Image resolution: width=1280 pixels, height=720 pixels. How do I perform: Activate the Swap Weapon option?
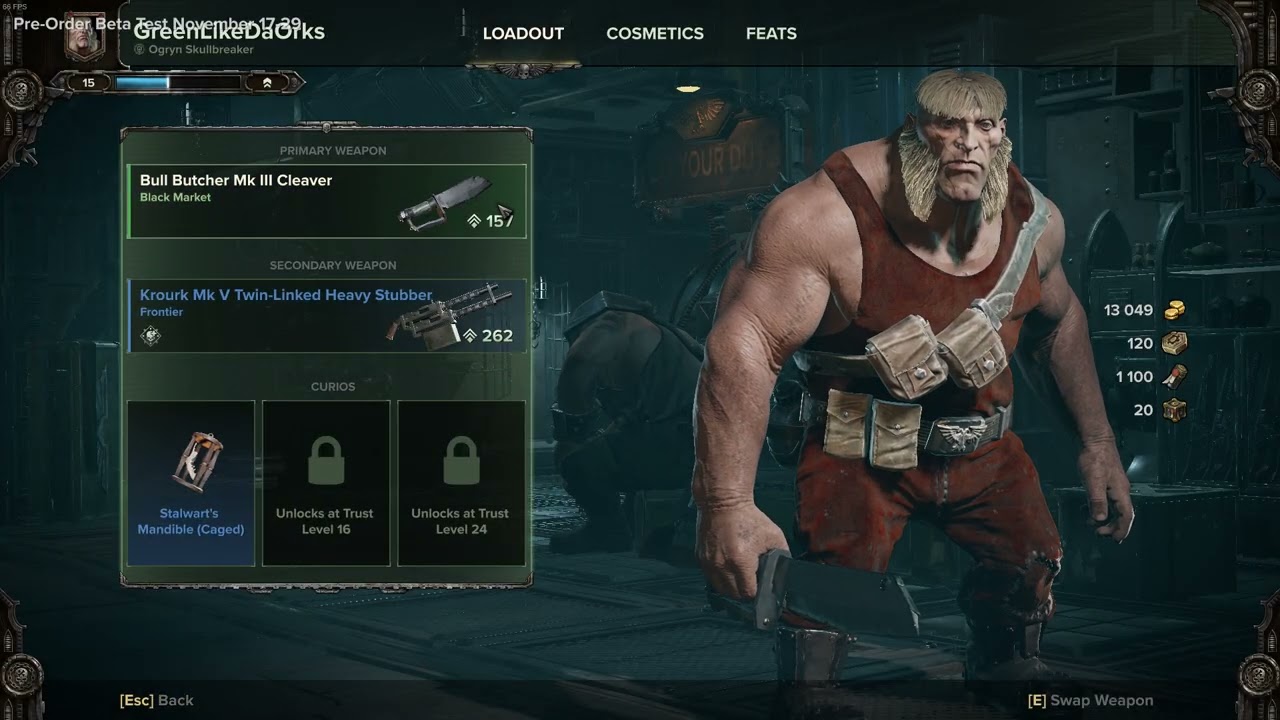(1090, 701)
